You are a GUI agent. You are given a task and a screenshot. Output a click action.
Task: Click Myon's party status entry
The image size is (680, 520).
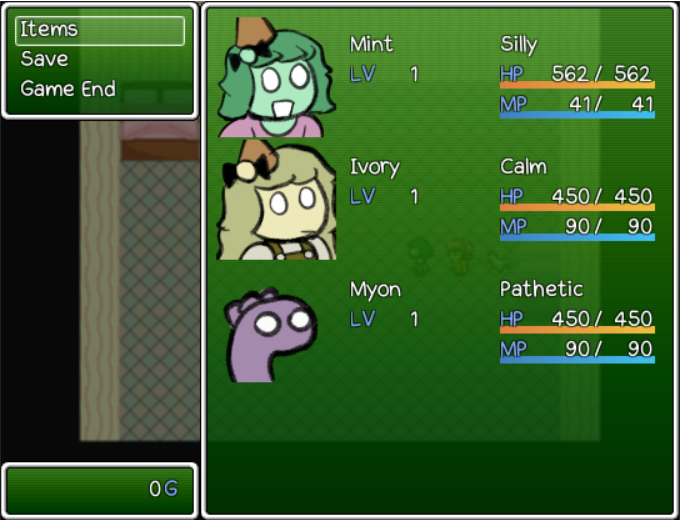tap(438, 321)
